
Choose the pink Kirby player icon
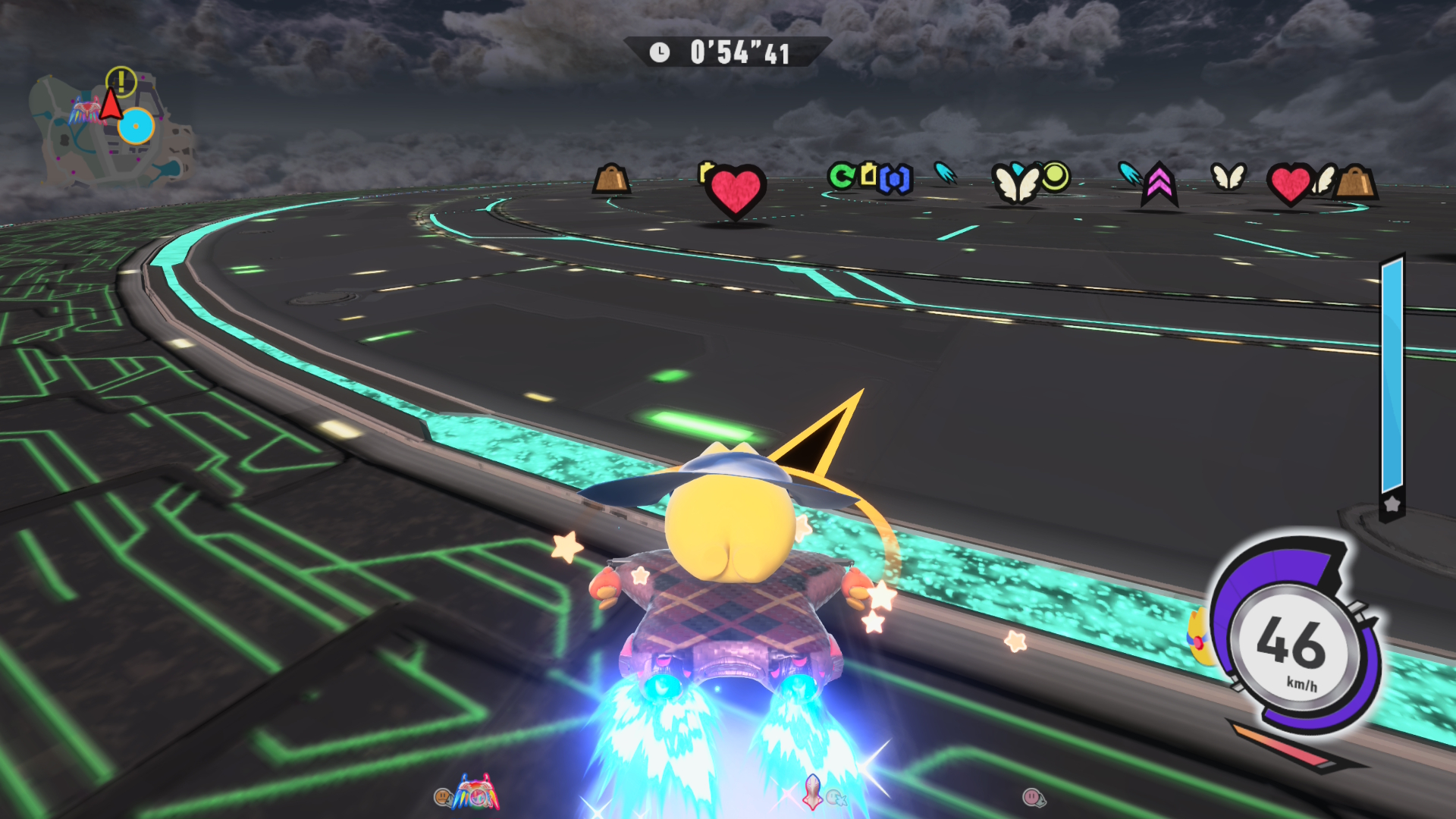click(x=1032, y=797)
